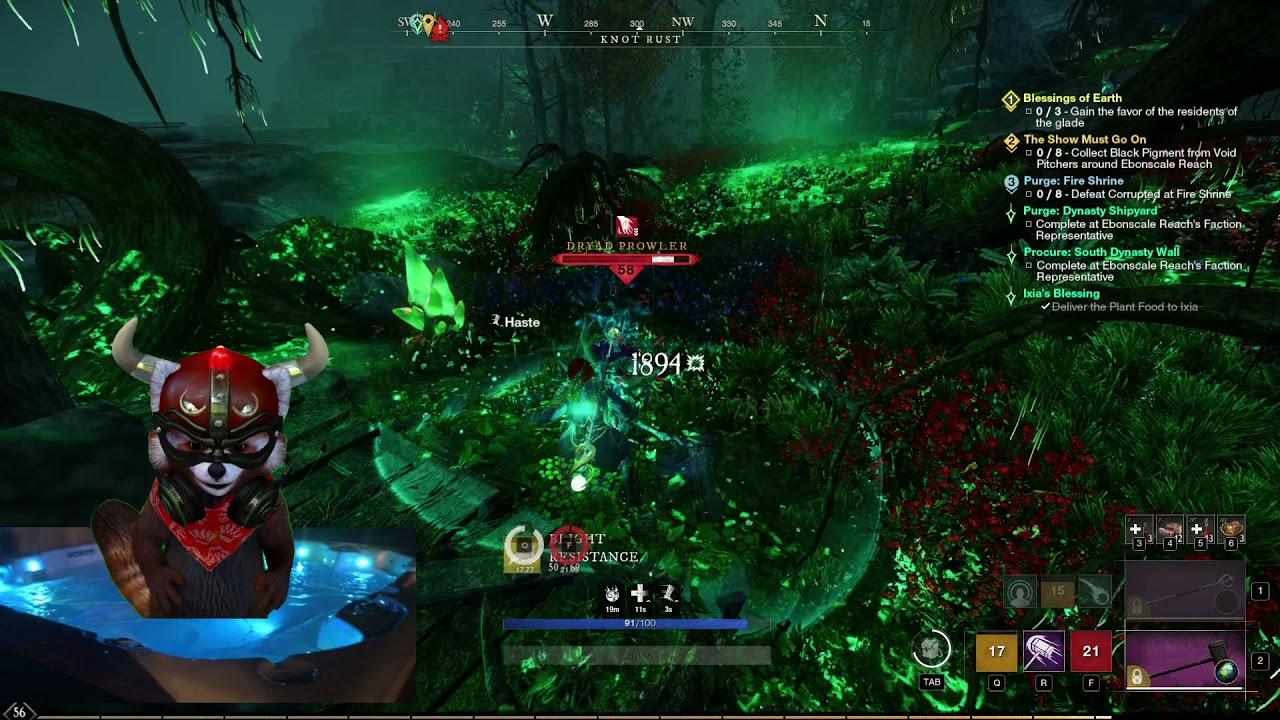Select Procure: South Dynasty Wall mission
Screen dimensions: 1280x720
click(x=1101, y=252)
